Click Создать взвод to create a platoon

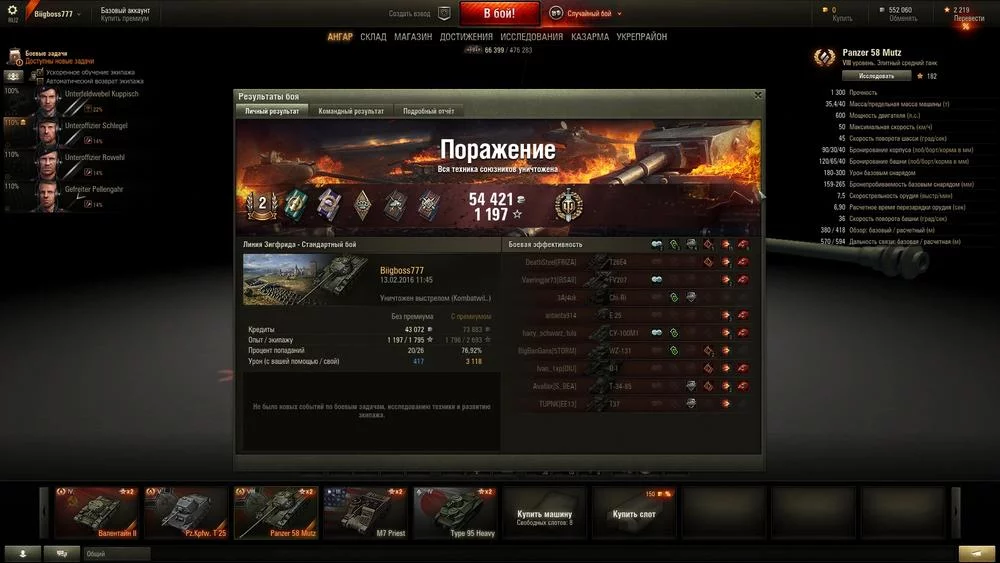[410, 14]
